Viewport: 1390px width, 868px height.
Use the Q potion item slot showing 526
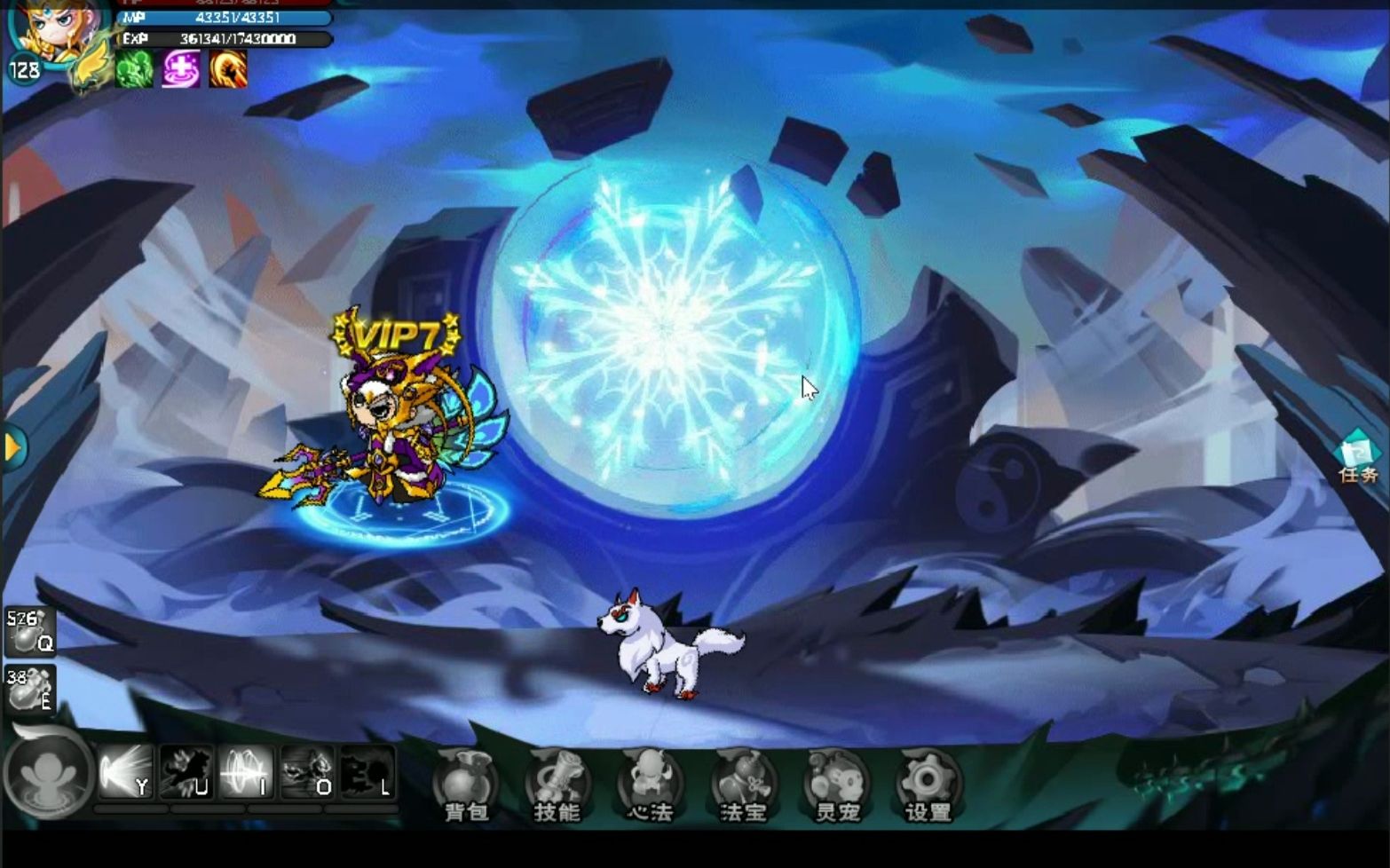[x=31, y=632]
